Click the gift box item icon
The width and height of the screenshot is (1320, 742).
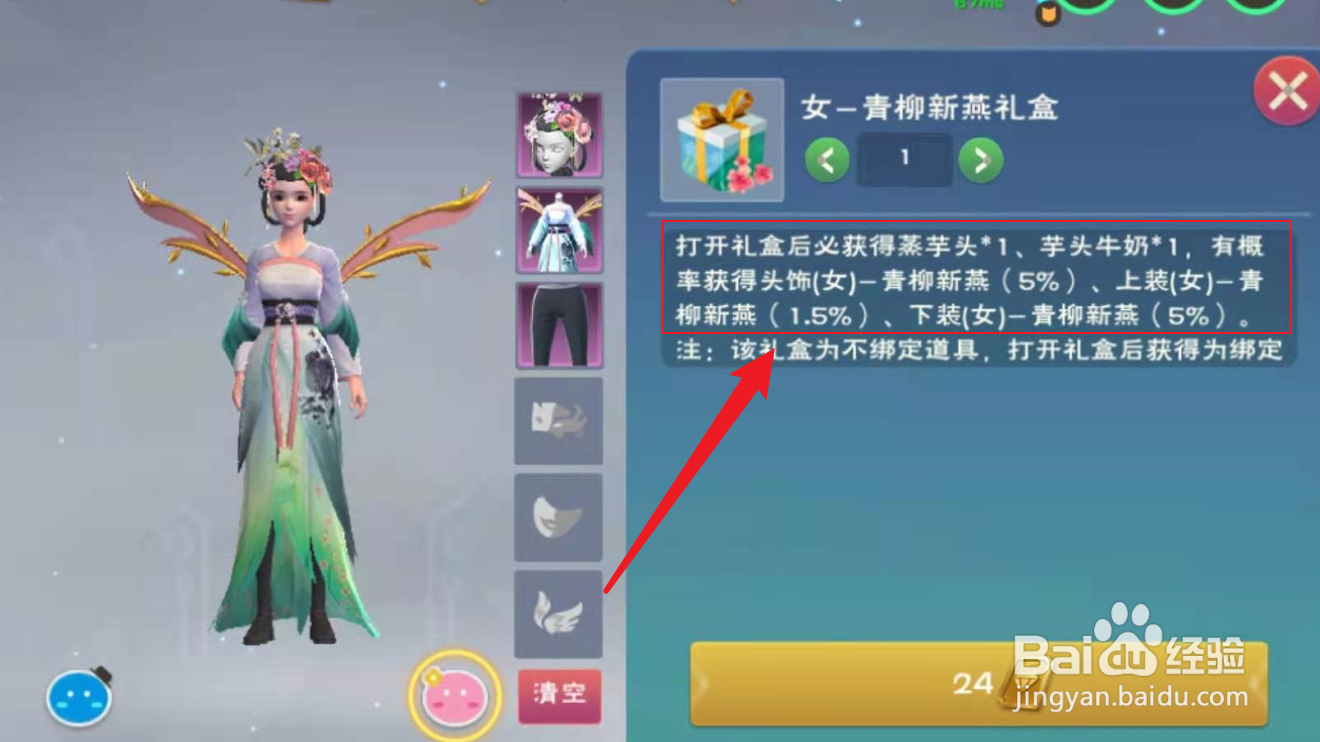pyautogui.click(x=725, y=138)
